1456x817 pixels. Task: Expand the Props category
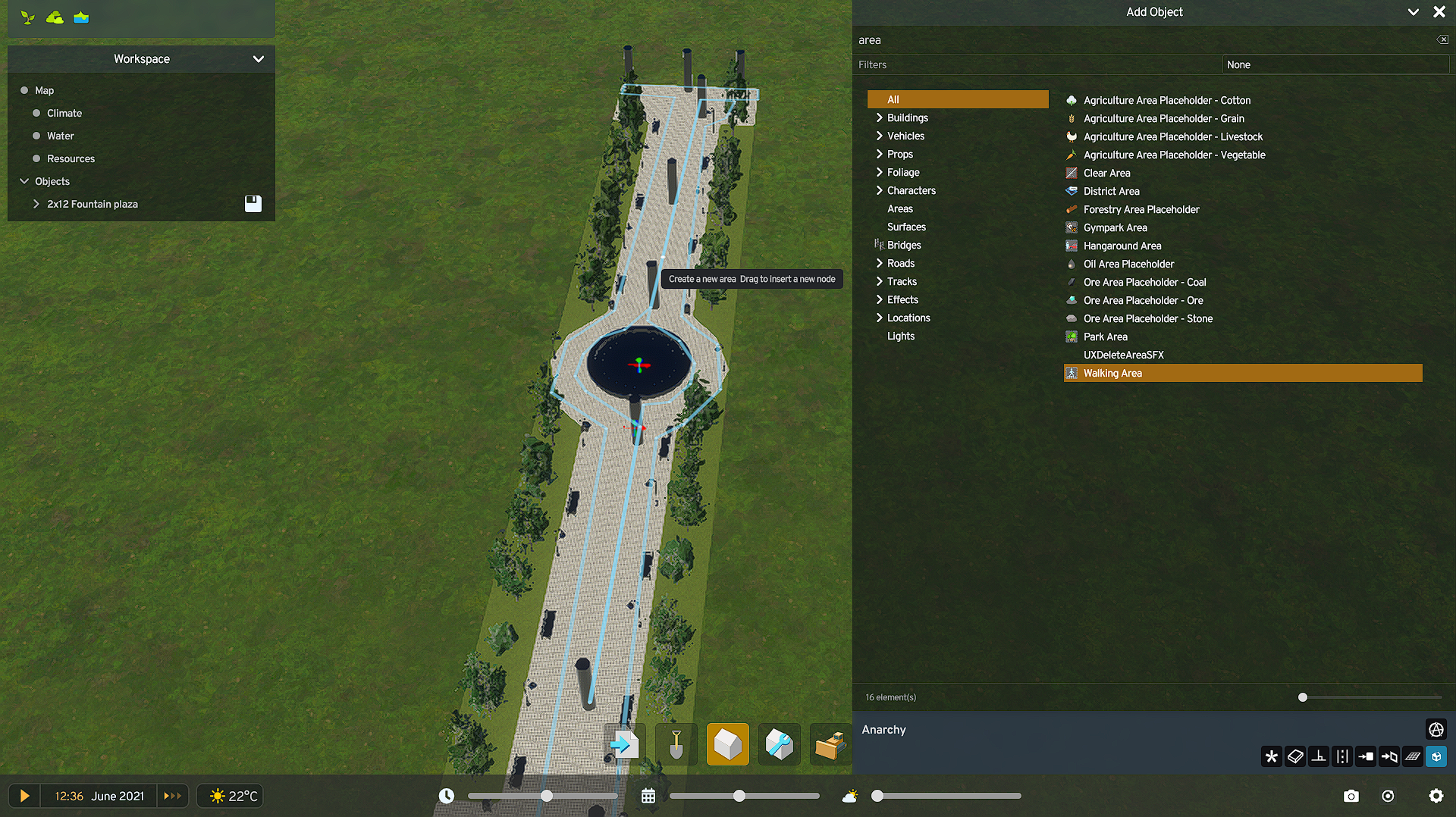click(899, 154)
